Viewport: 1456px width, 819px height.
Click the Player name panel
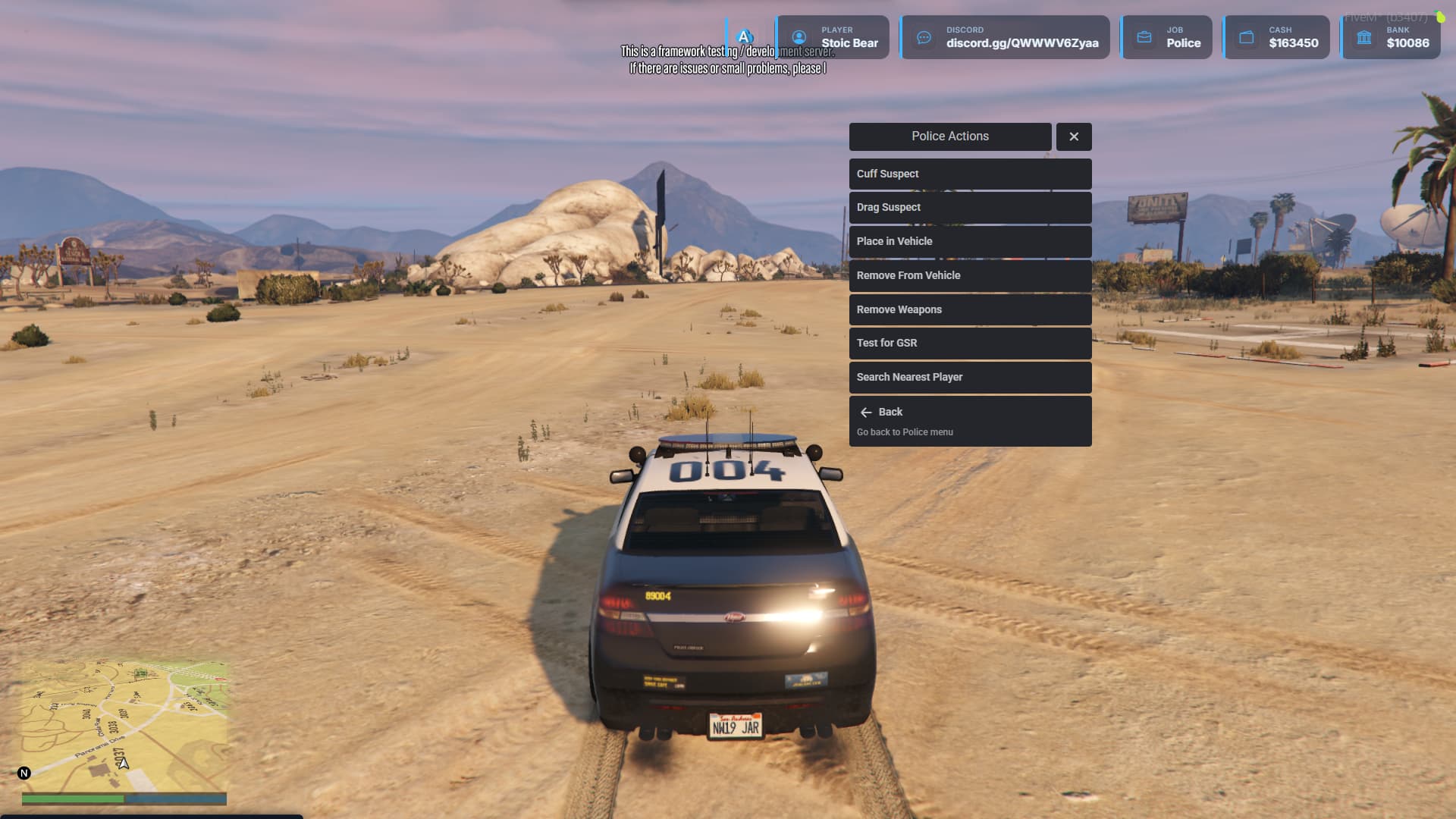pyautogui.click(x=833, y=37)
